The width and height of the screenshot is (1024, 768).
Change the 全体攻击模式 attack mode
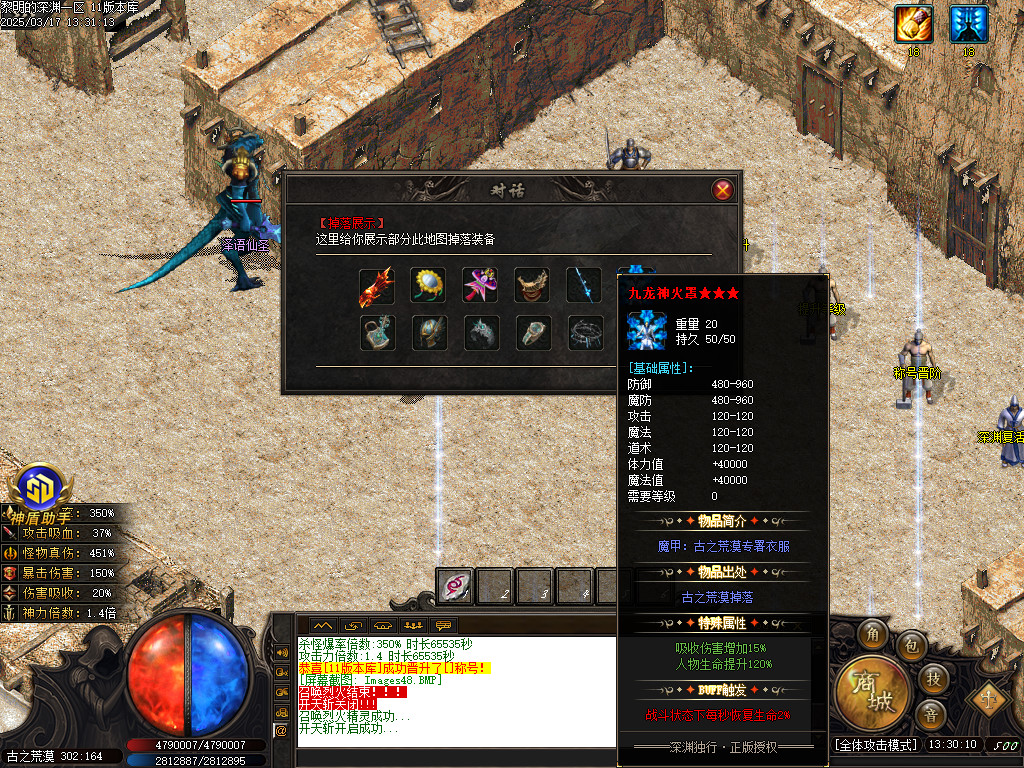pos(875,745)
